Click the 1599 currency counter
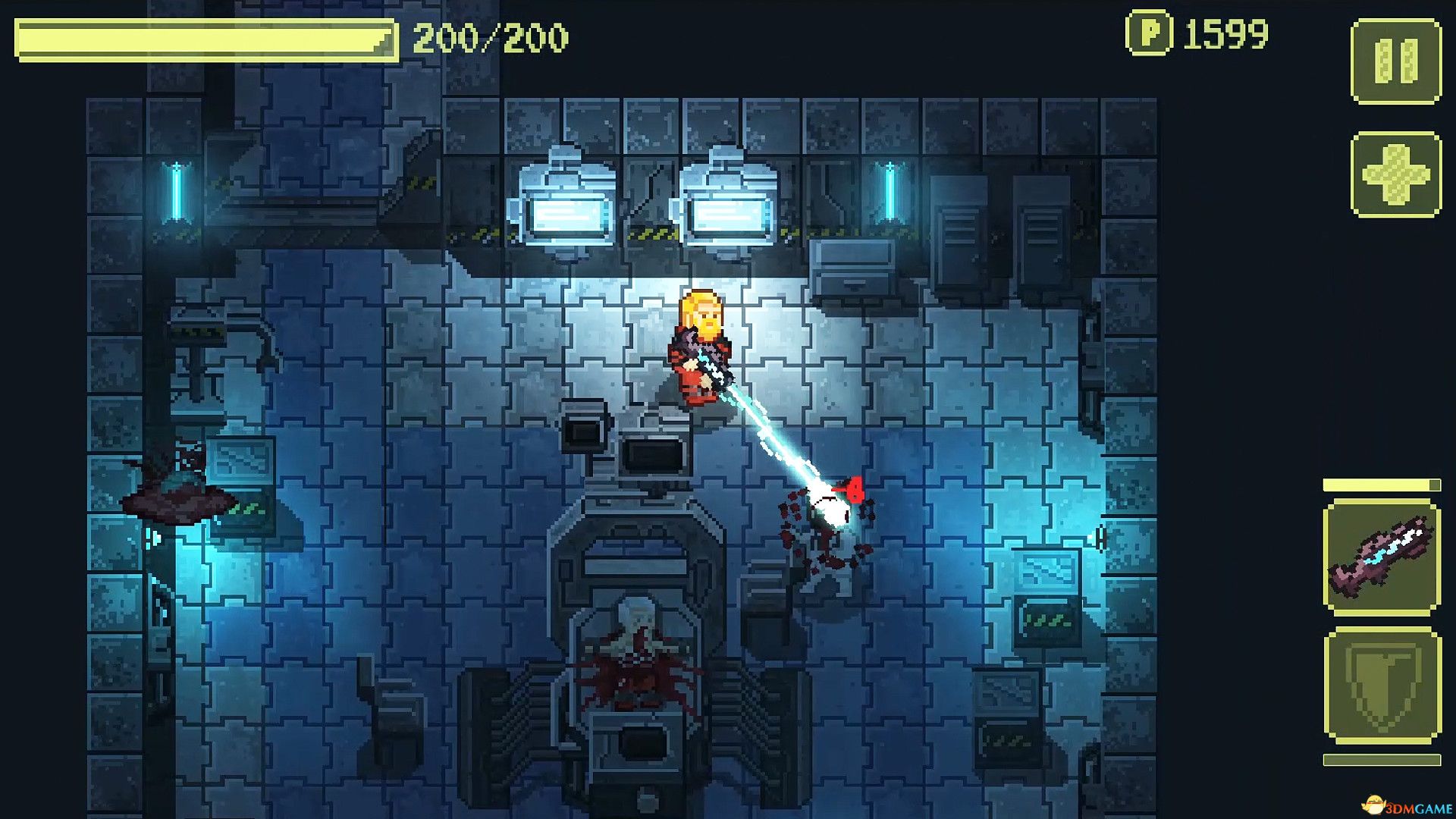Image resolution: width=1456 pixels, height=819 pixels. (x=1225, y=33)
